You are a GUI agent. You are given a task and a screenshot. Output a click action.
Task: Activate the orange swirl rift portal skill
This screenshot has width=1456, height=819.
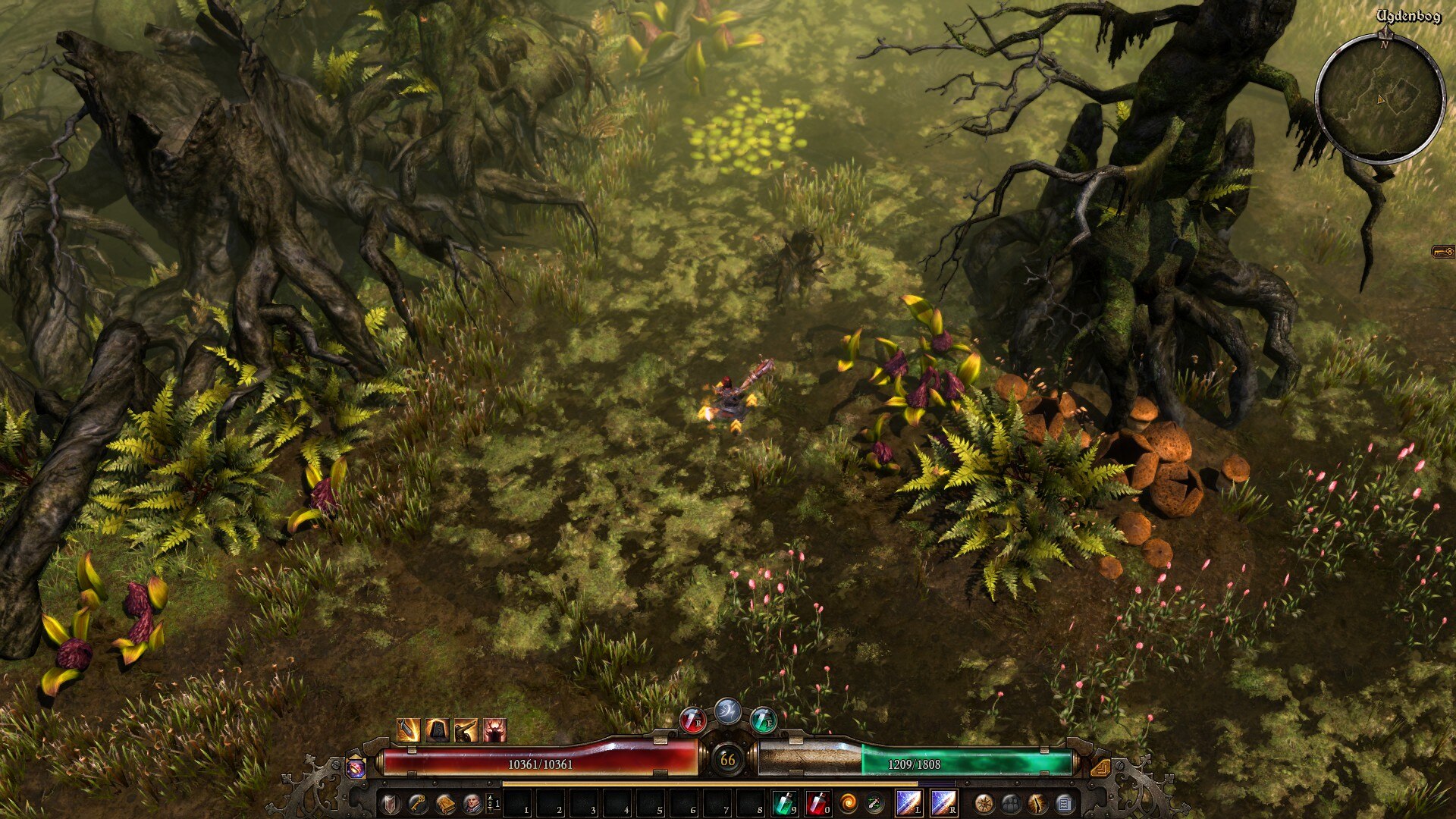[847, 802]
